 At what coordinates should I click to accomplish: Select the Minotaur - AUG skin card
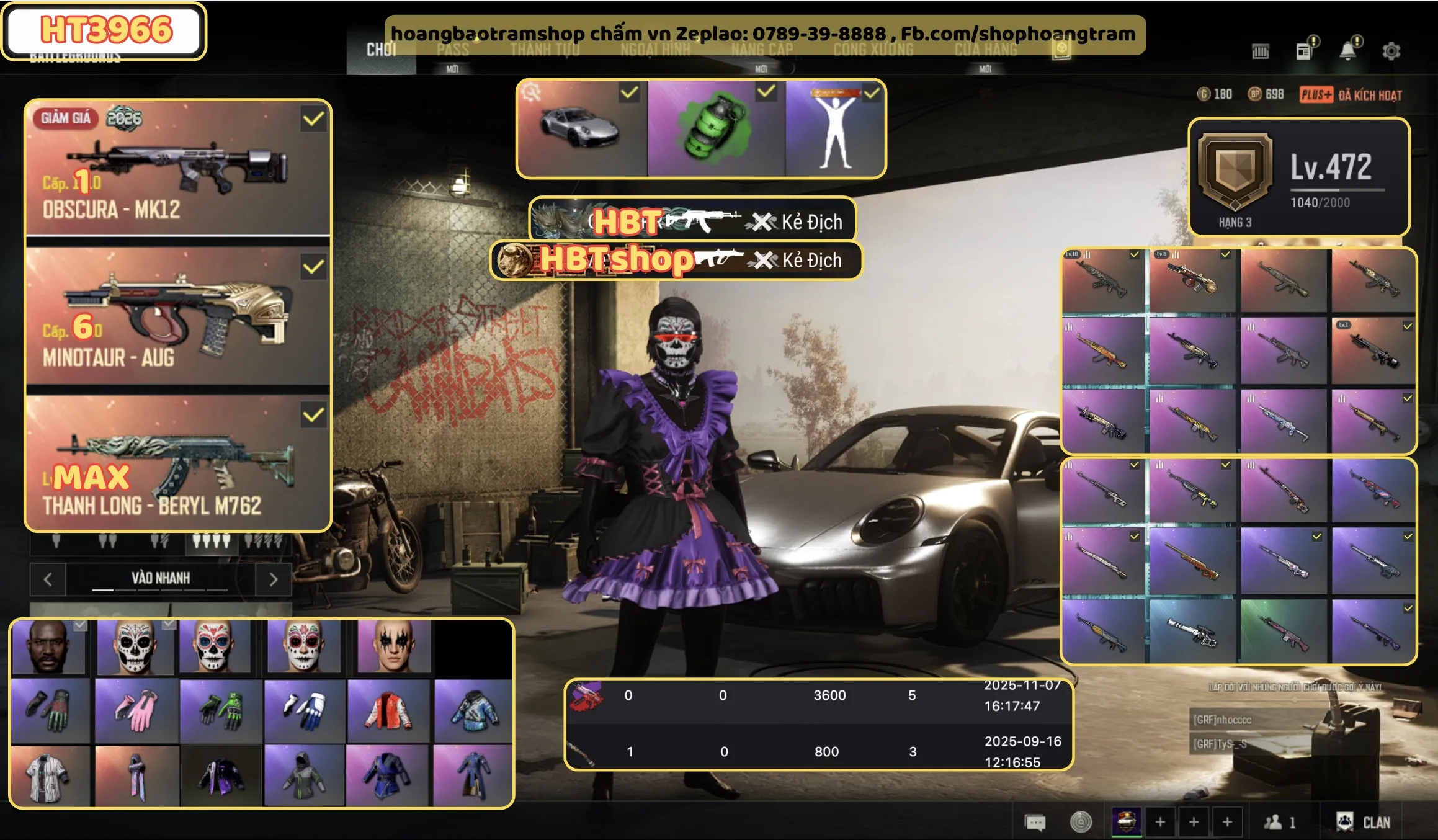(177, 316)
